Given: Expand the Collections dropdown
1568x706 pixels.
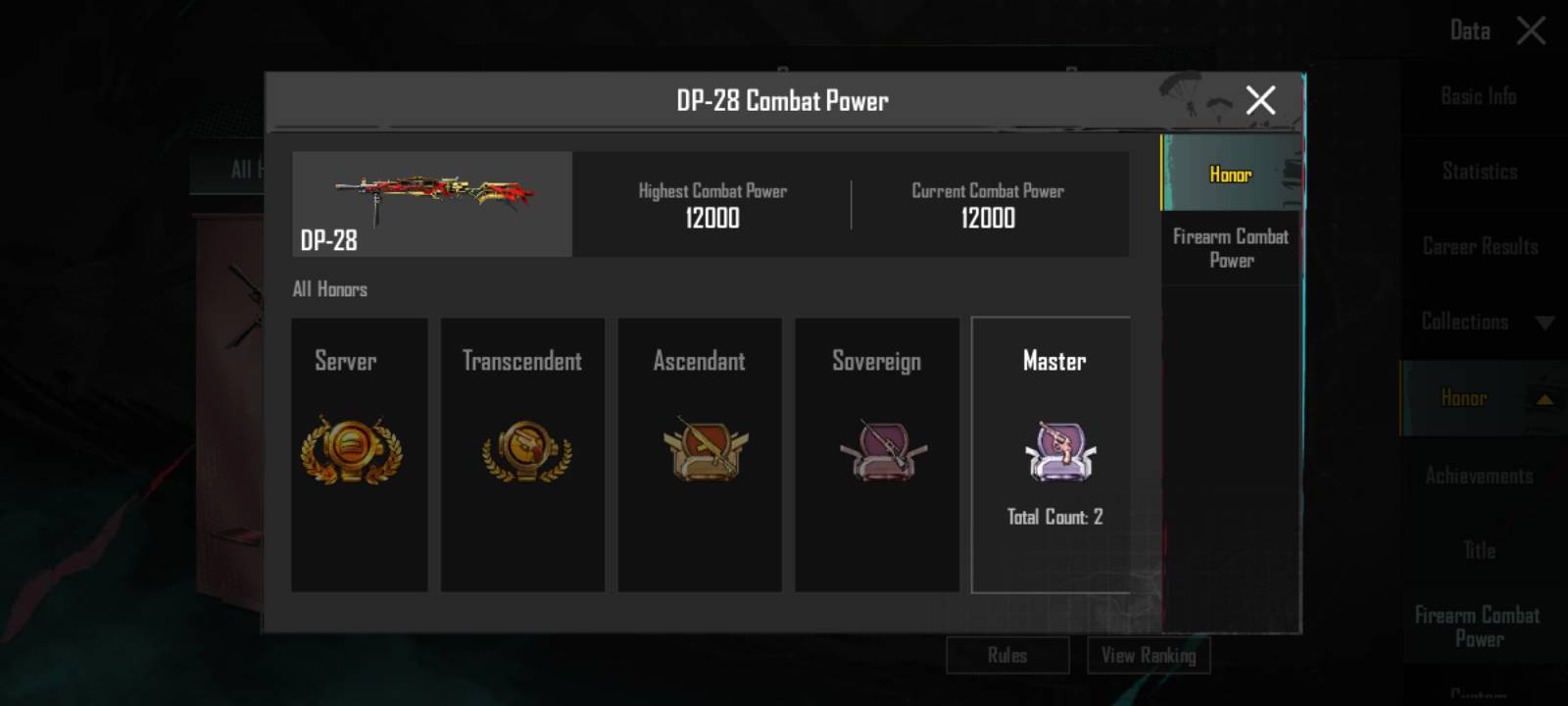Looking at the screenshot, I should pyautogui.click(x=1482, y=322).
